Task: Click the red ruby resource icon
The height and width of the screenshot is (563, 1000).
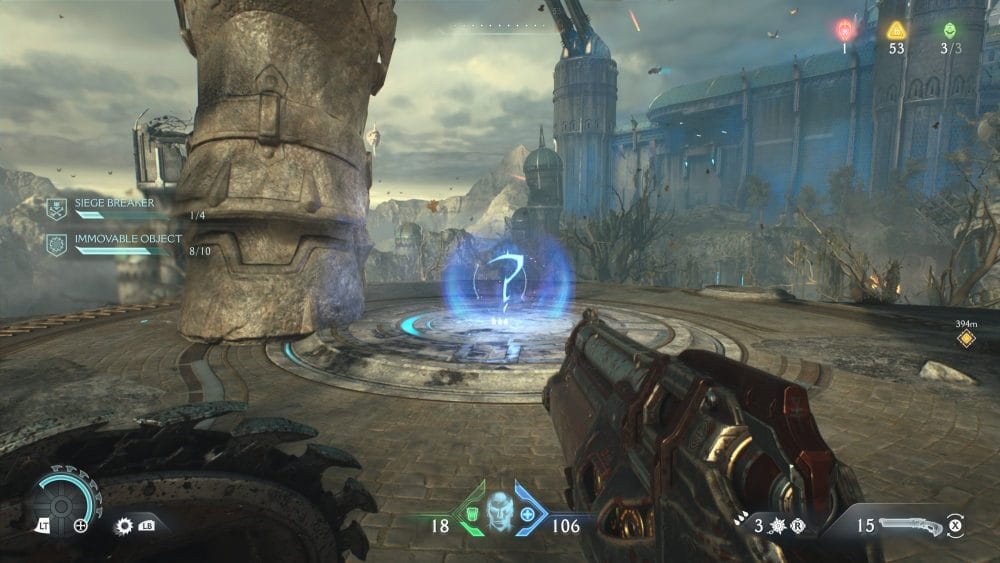Action: tap(845, 28)
